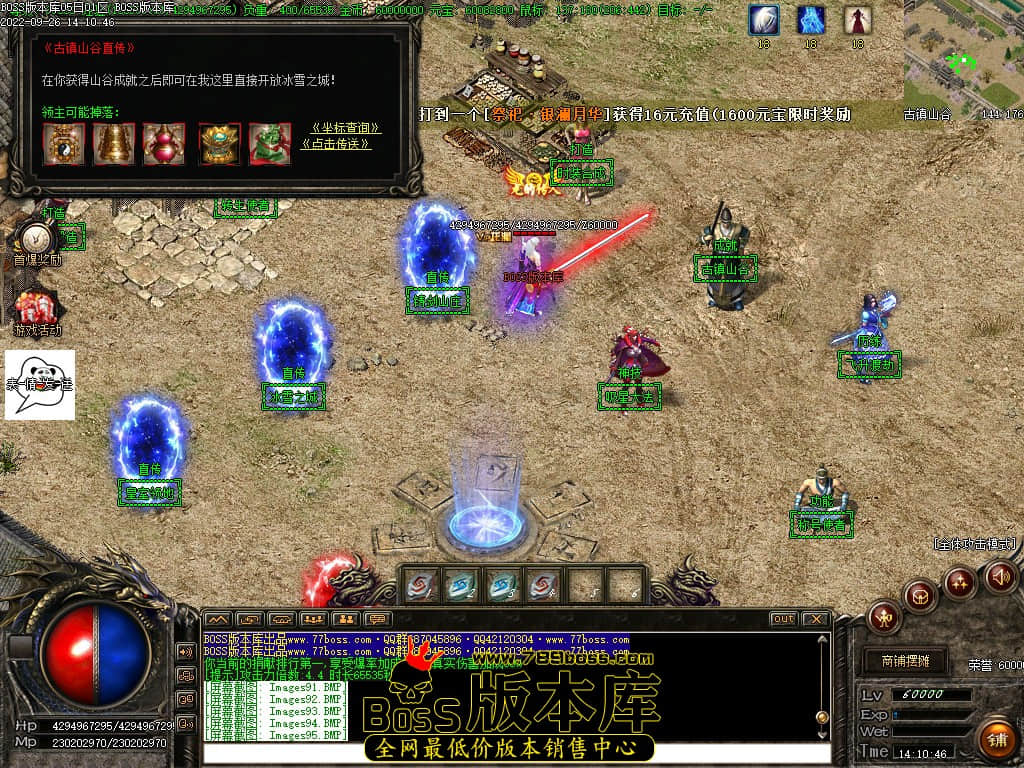Click the white feather buff icon
This screenshot has width=1024, height=768.
764,20
